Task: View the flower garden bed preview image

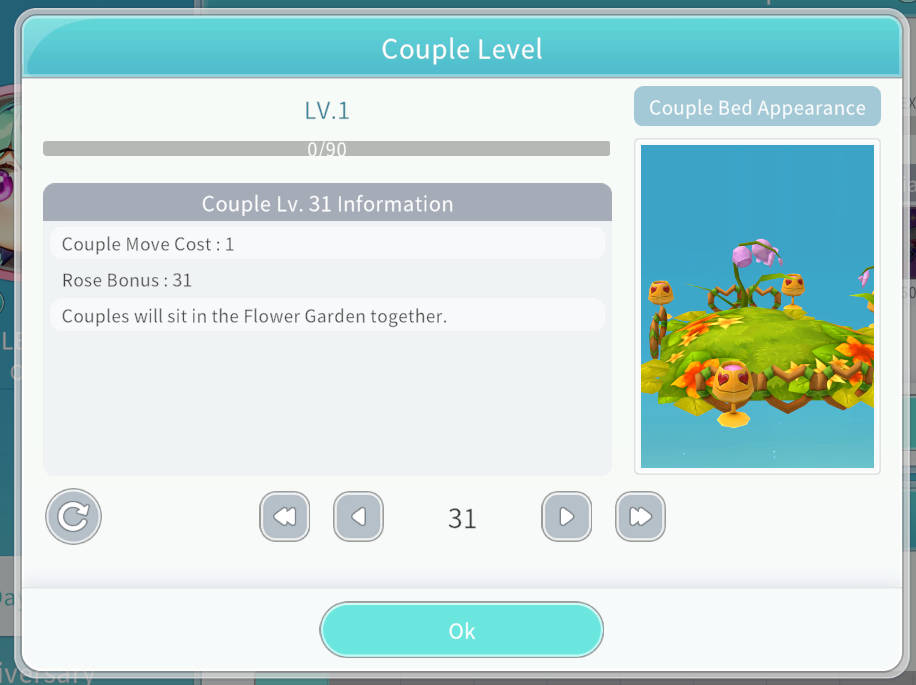Action: pos(757,306)
